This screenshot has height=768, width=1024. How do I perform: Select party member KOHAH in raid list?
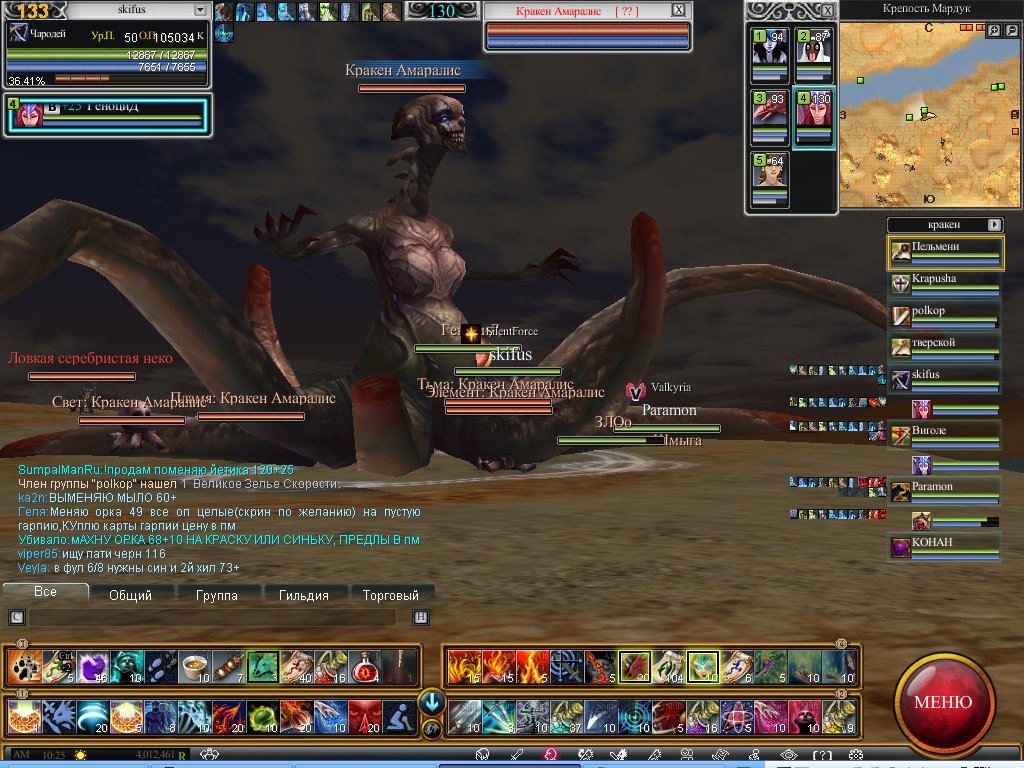[x=945, y=547]
